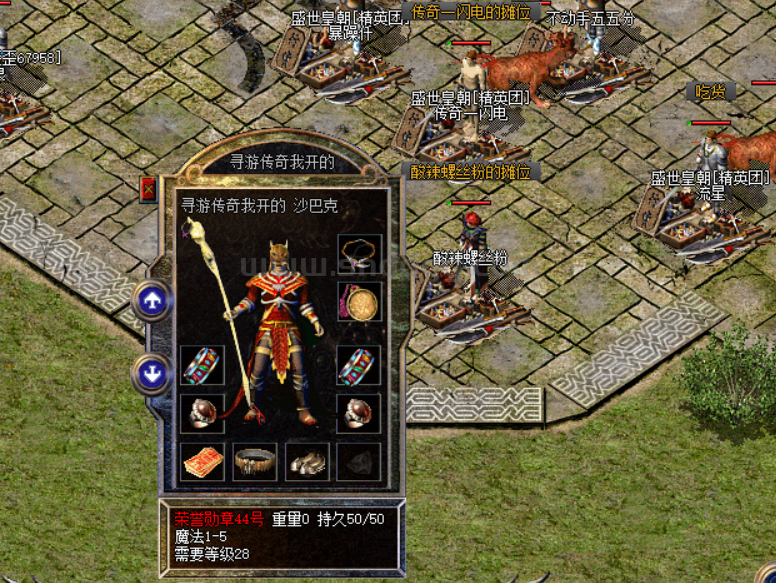This screenshot has width=776, height=583.
Task: Click the blue up arrow button
Action: point(152,300)
